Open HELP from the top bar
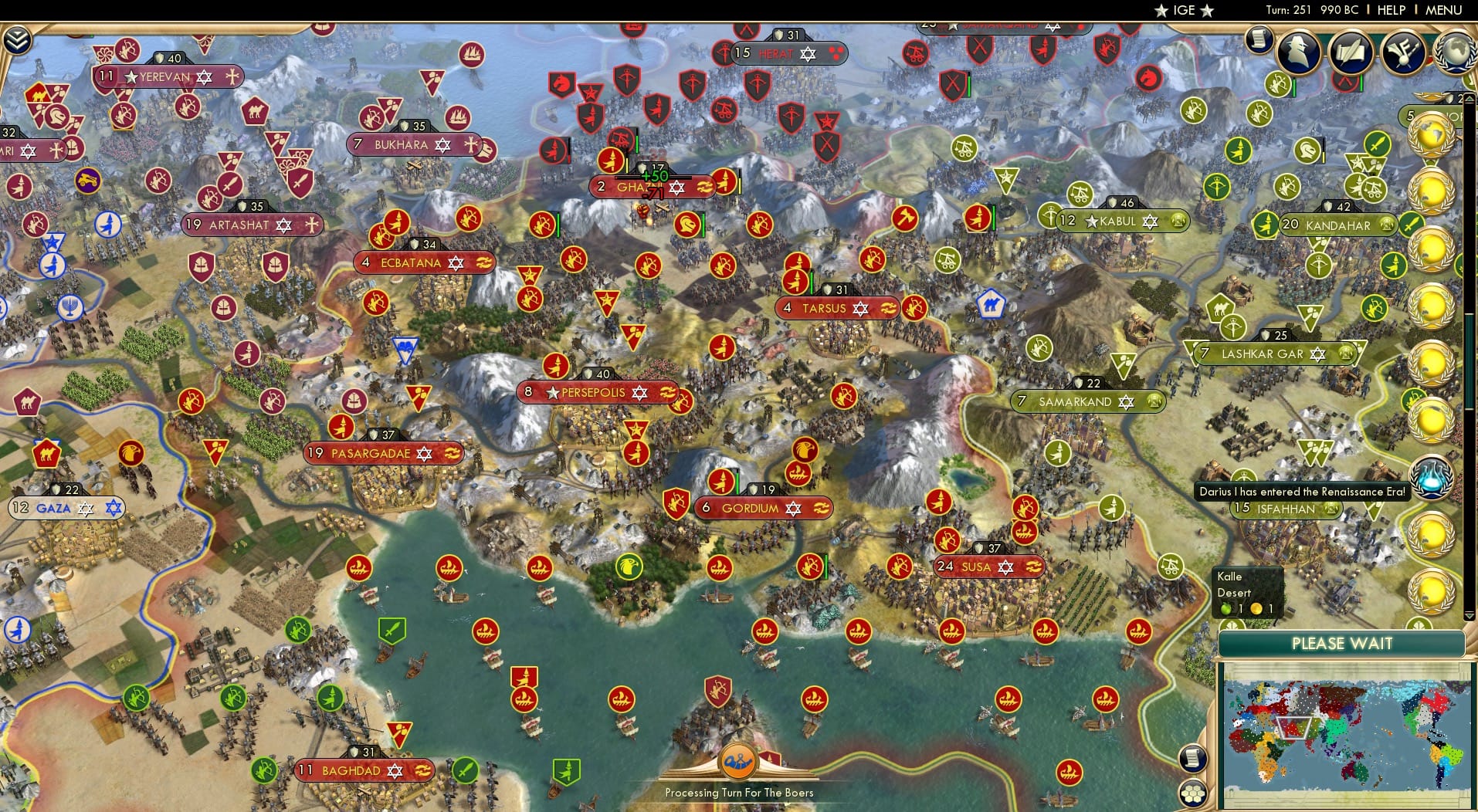1478x812 pixels. click(1391, 10)
